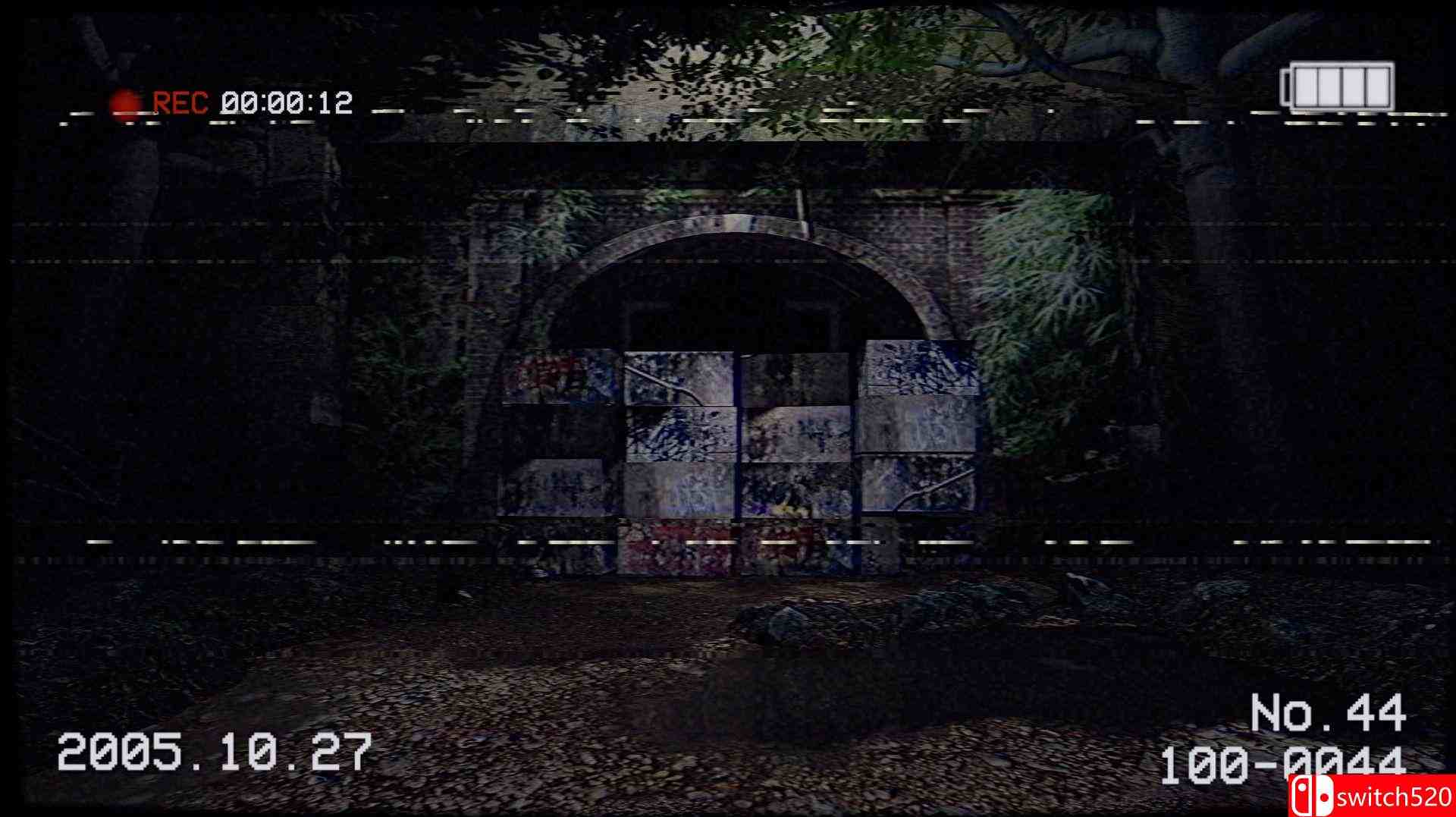Click the REC text label
The width and height of the screenshot is (1456, 817).
coord(179,99)
